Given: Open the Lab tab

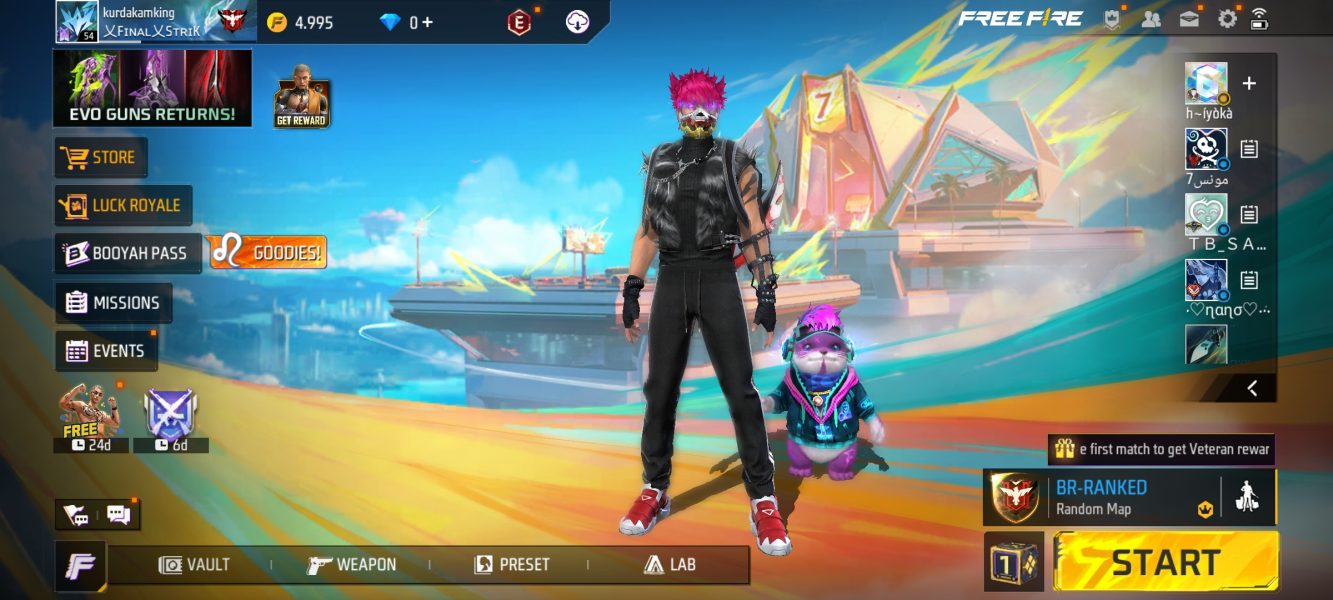Looking at the screenshot, I should pyautogui.click(x=670, y=565).
